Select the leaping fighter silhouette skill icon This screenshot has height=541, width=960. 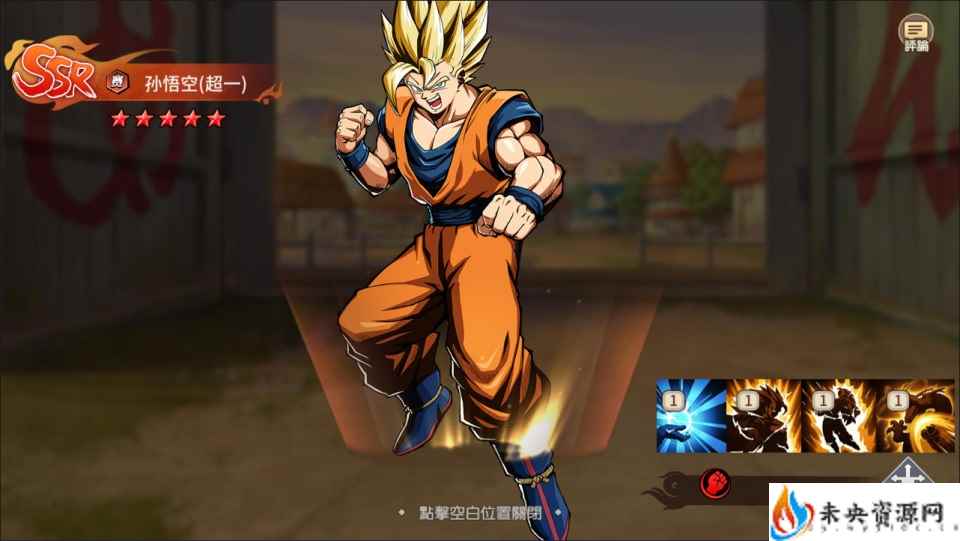(836, 415)
